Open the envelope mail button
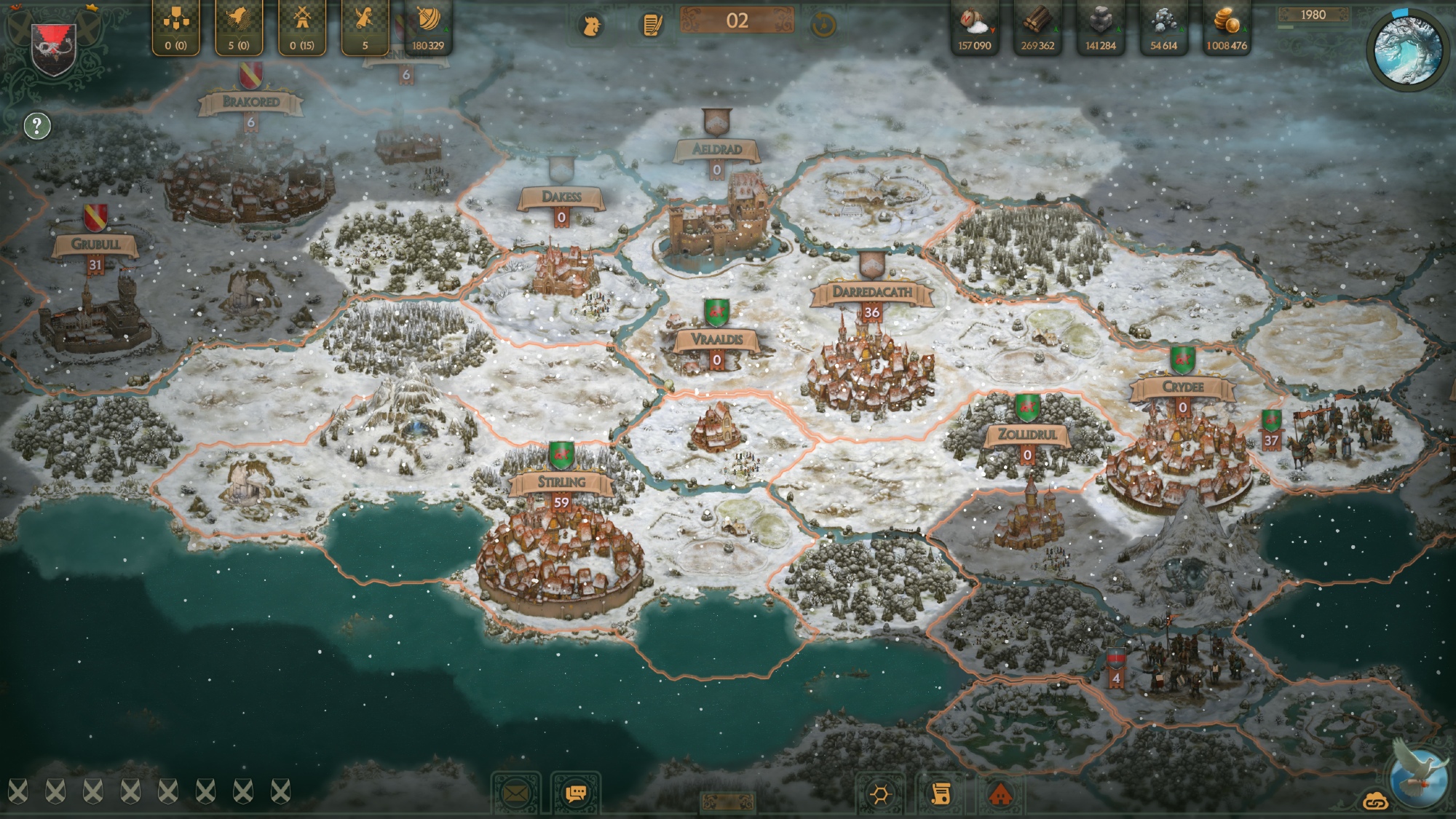The width and height of the screenshot is (1456, 819). click(515, 794)
